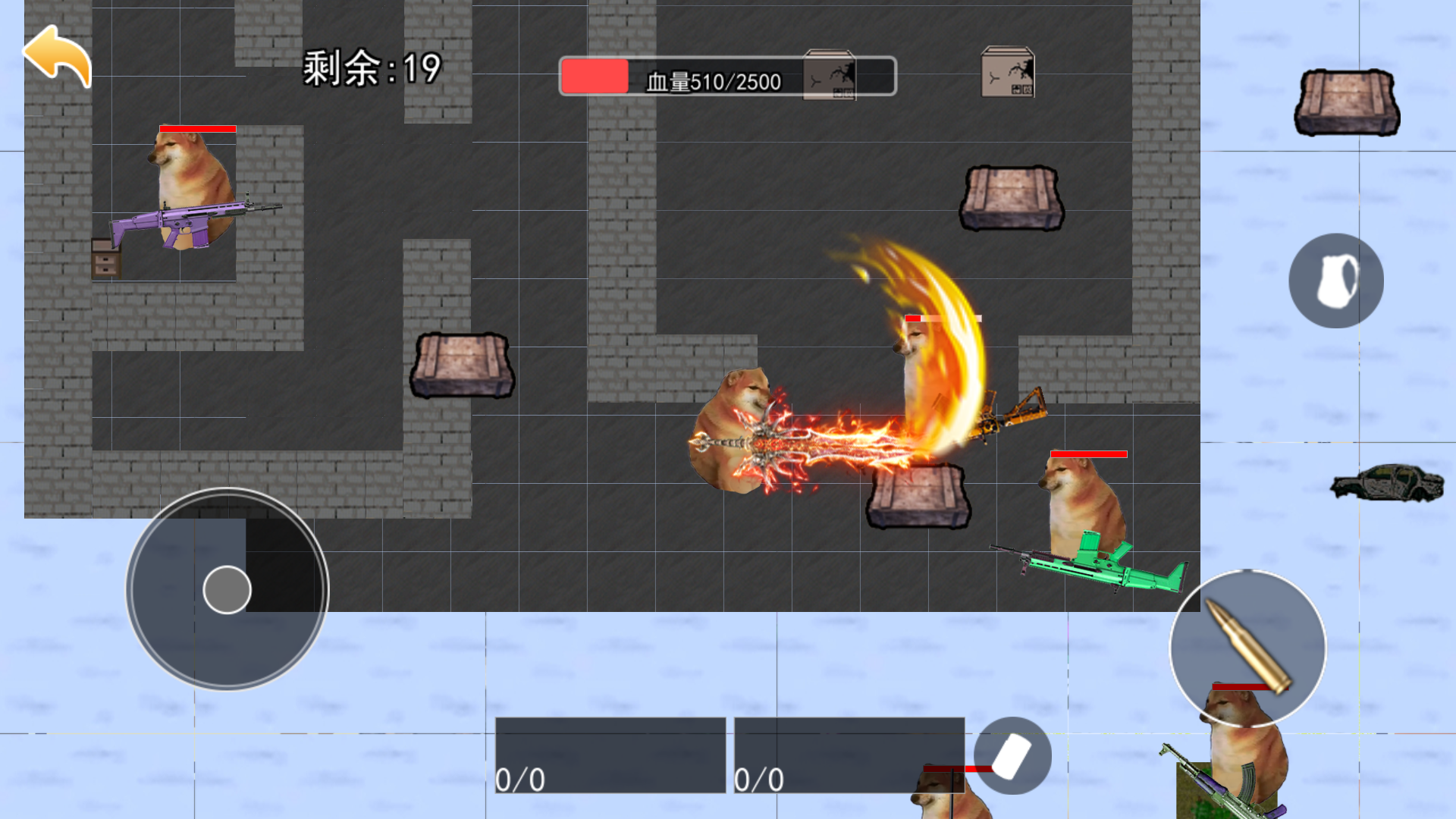Tap the 剩余:19 counter label

pos(370,68)
